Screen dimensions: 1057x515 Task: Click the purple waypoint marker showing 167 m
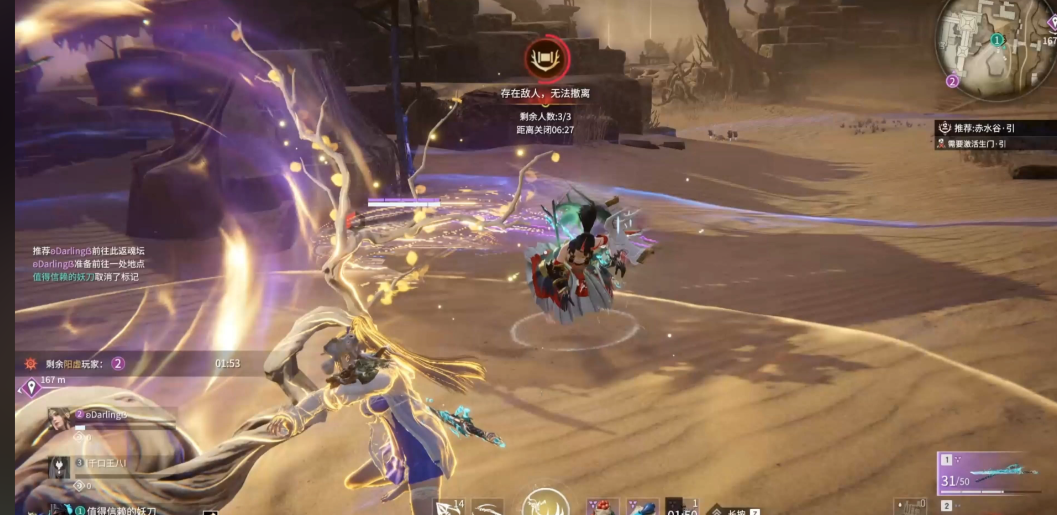click(30, 384)
